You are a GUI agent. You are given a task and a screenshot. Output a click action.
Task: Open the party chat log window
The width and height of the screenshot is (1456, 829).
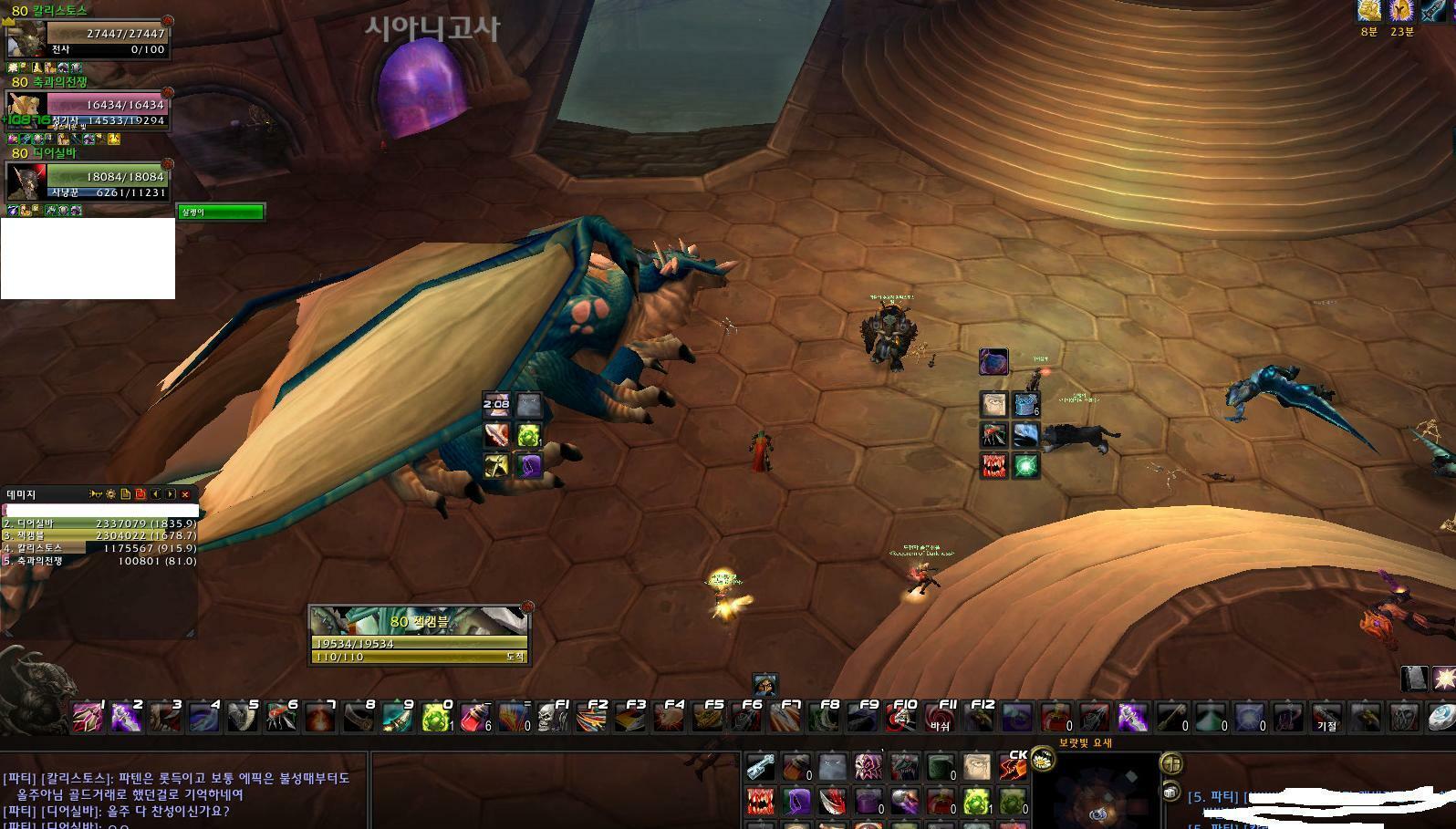182,792
